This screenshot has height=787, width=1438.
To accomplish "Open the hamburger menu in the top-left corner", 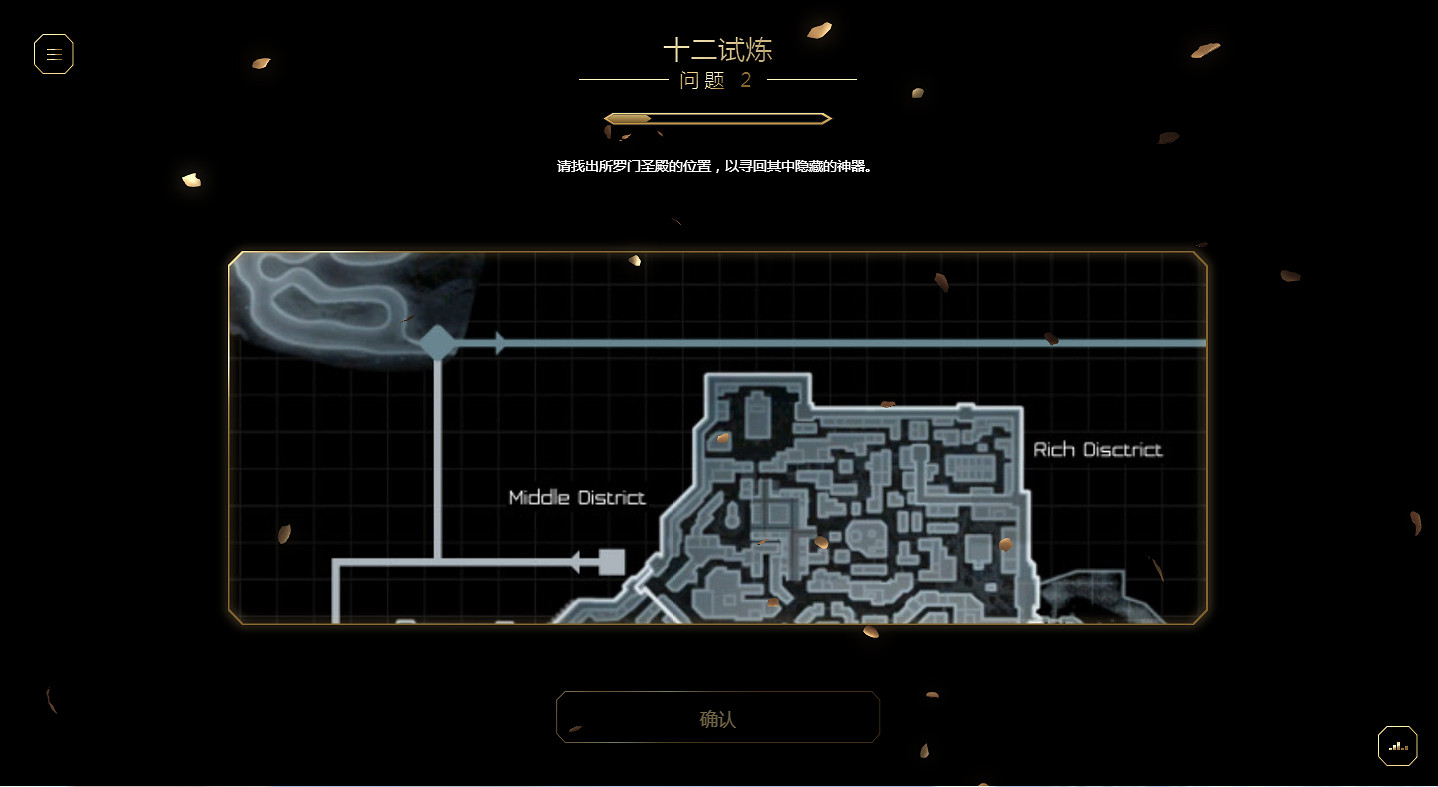I will [53, 53].
